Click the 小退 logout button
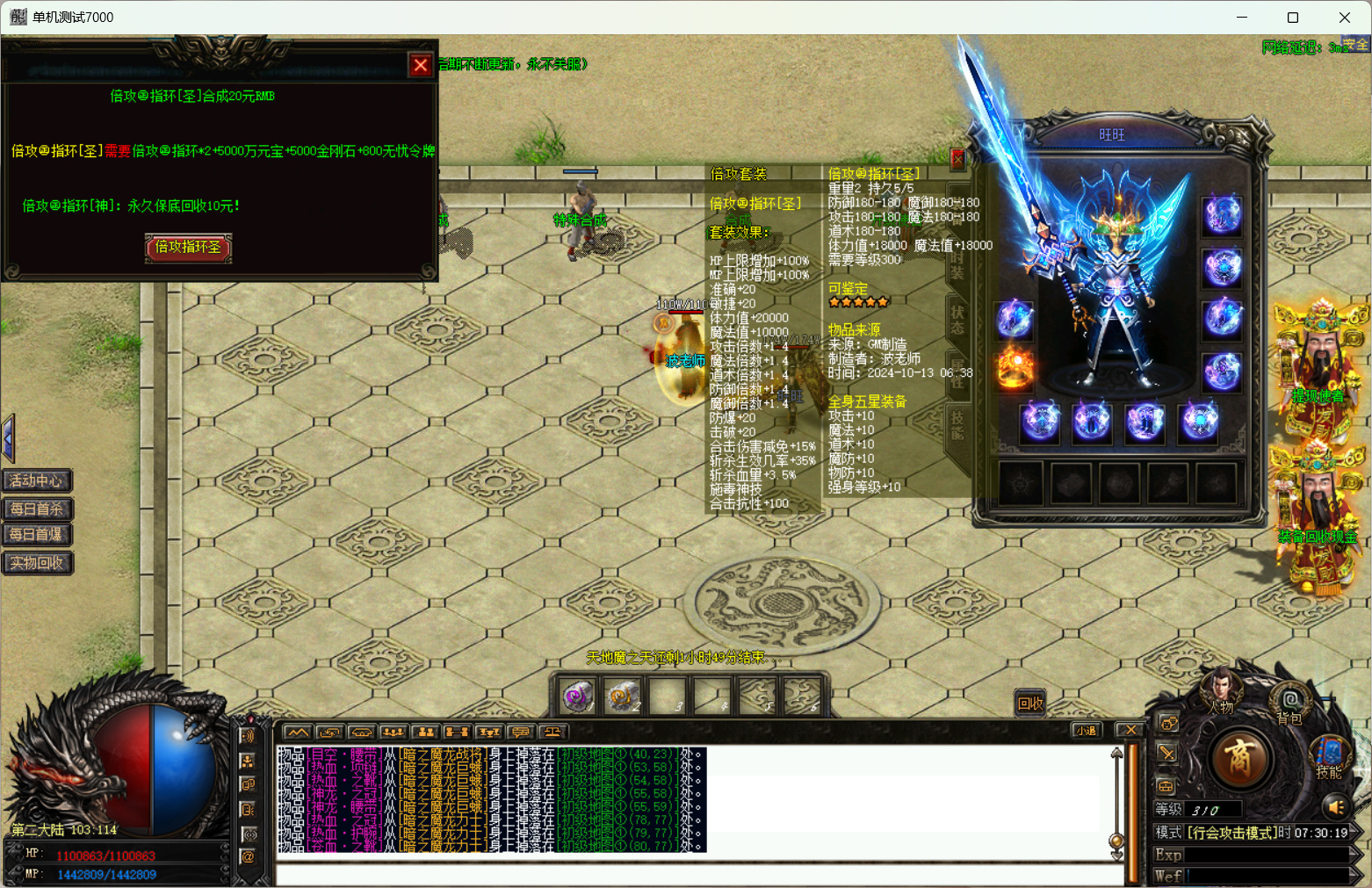The height and width of the screenshot is (888, 1372). [x=1087, y=731]
